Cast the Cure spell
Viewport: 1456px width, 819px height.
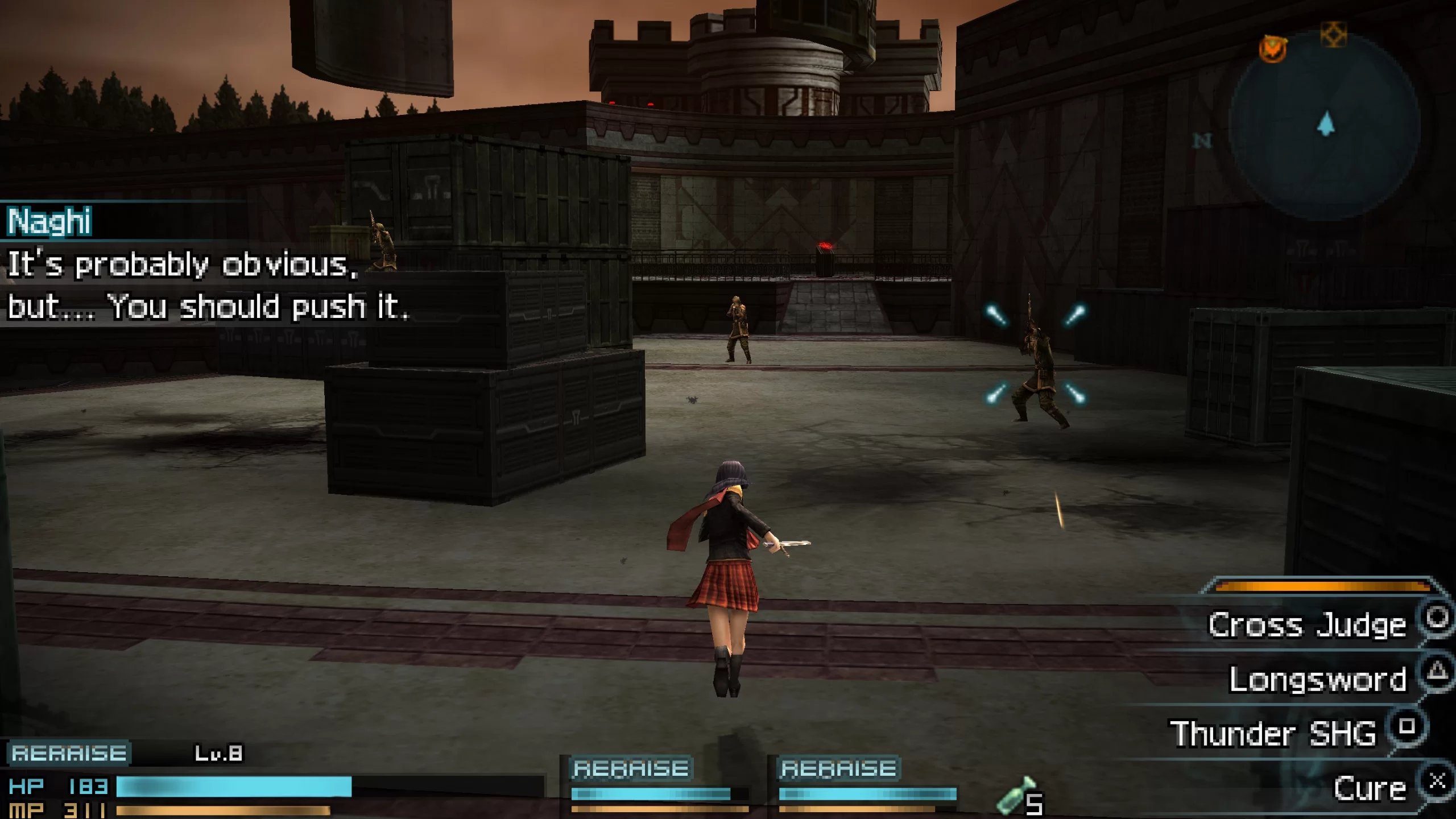(1370, 788)
